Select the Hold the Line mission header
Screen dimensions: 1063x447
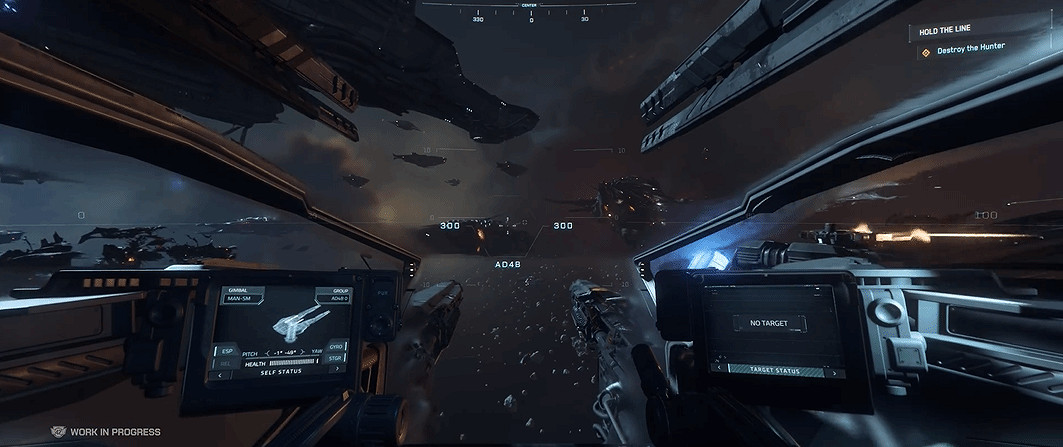pyautogui.click(x=945, y=31)
